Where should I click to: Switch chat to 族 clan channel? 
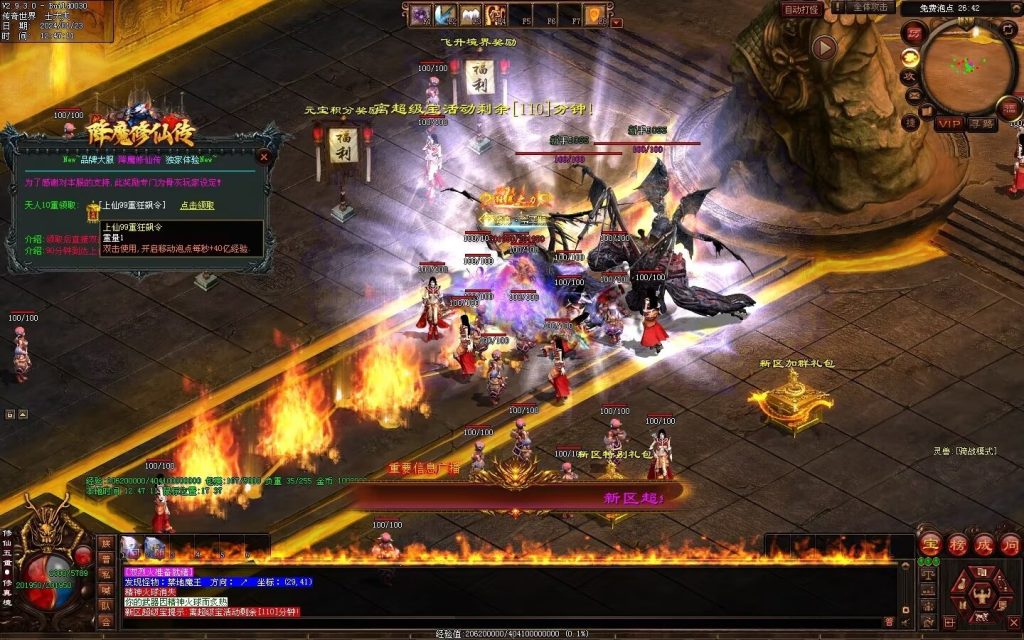(x=106, y=542)
